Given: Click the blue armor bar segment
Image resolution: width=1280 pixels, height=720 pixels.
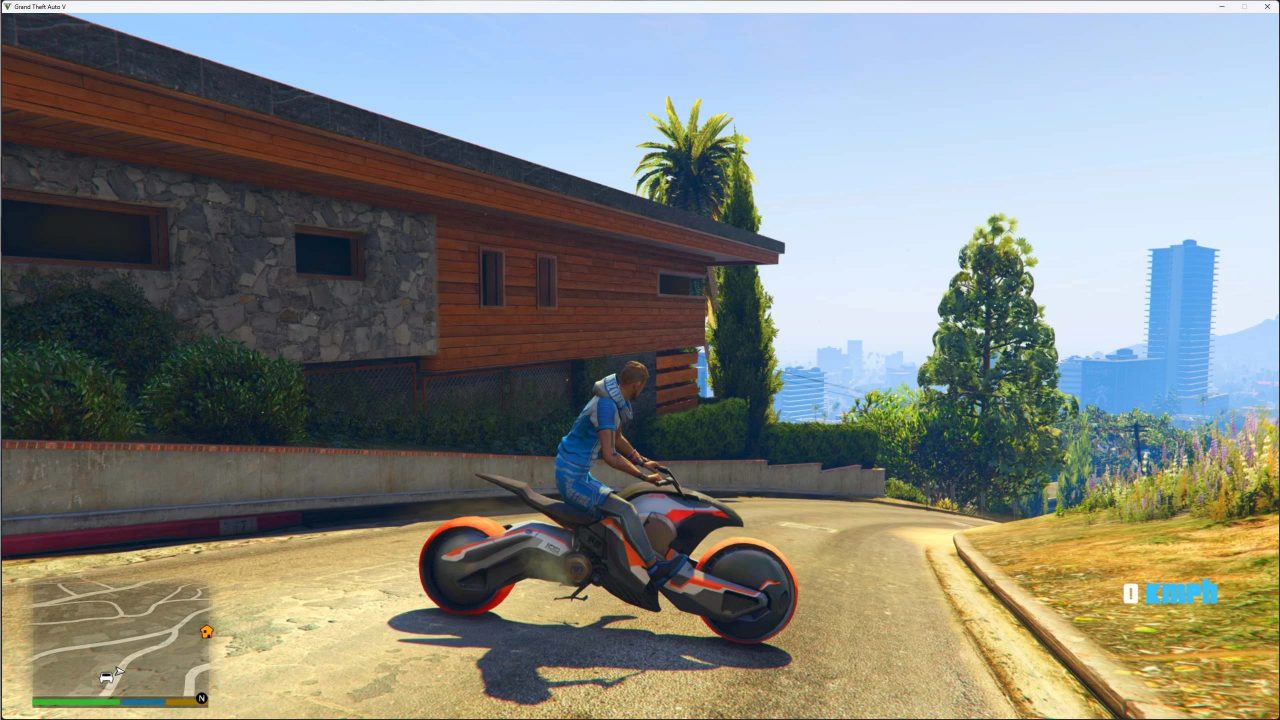Looking at the screenshot, I should pyautogui.click(x=142, y=702).
